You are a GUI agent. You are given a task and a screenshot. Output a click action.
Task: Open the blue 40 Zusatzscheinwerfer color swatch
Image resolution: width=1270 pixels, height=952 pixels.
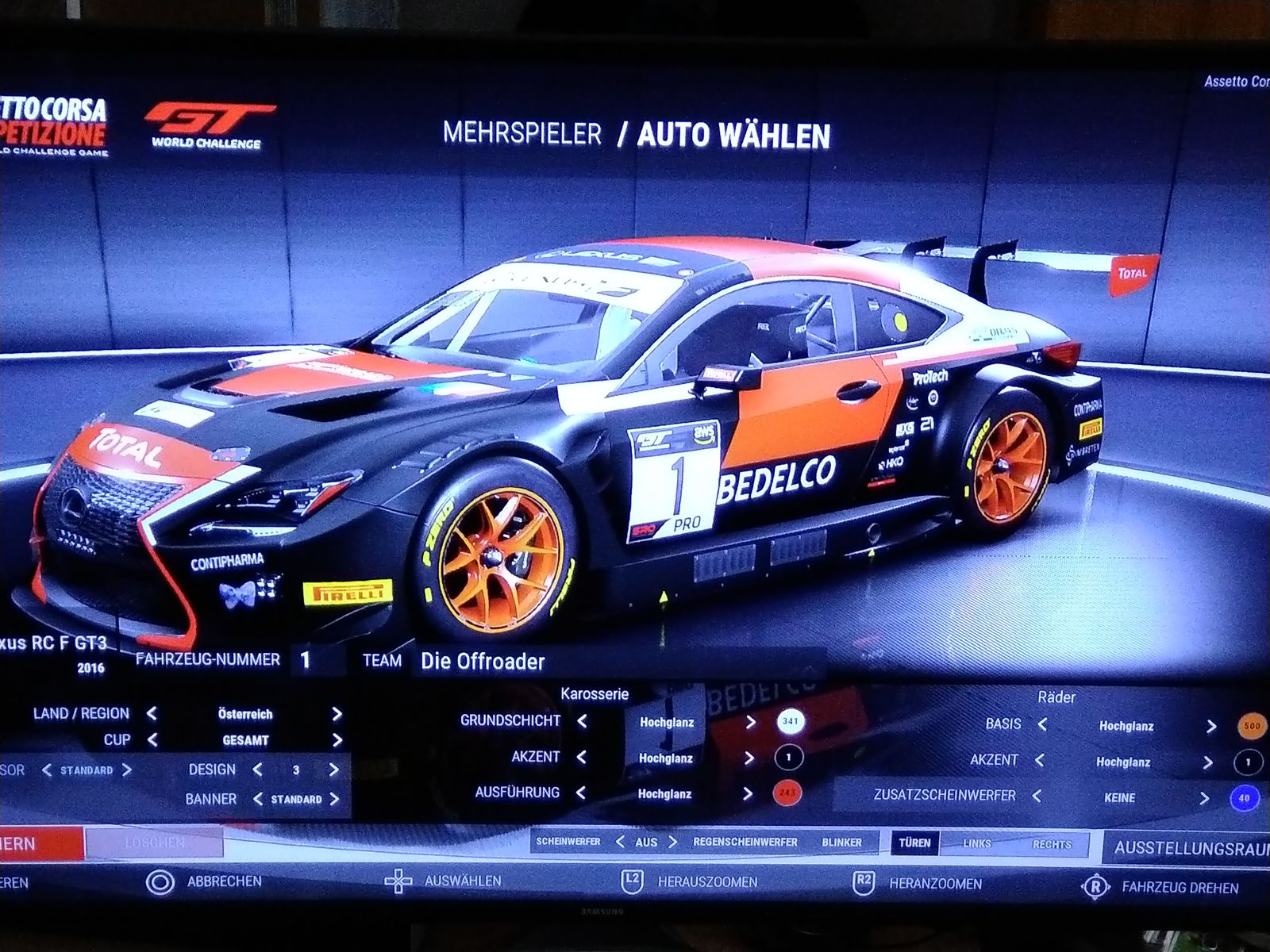point(1243,798)
